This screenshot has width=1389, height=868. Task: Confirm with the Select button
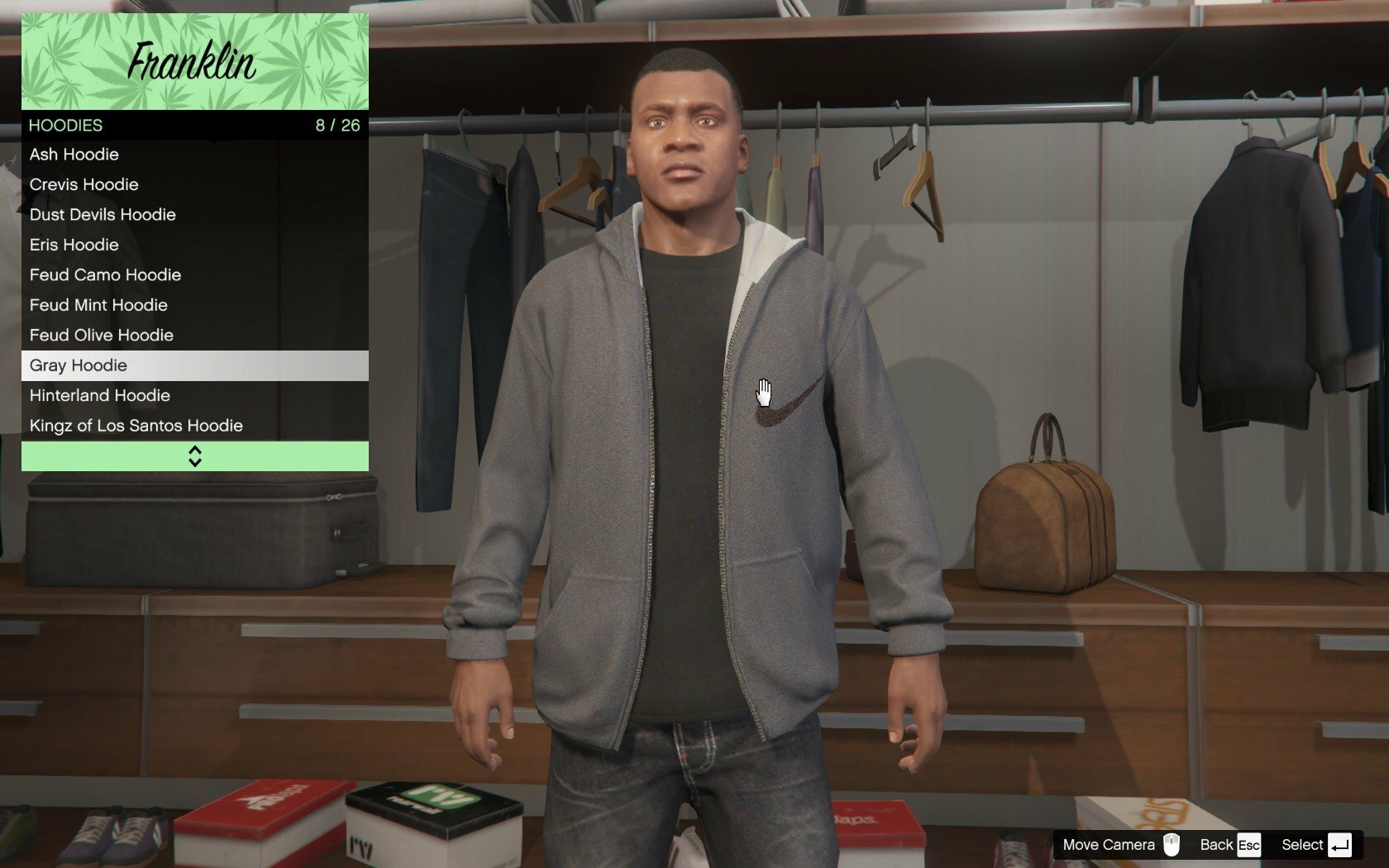[1316, 845]
